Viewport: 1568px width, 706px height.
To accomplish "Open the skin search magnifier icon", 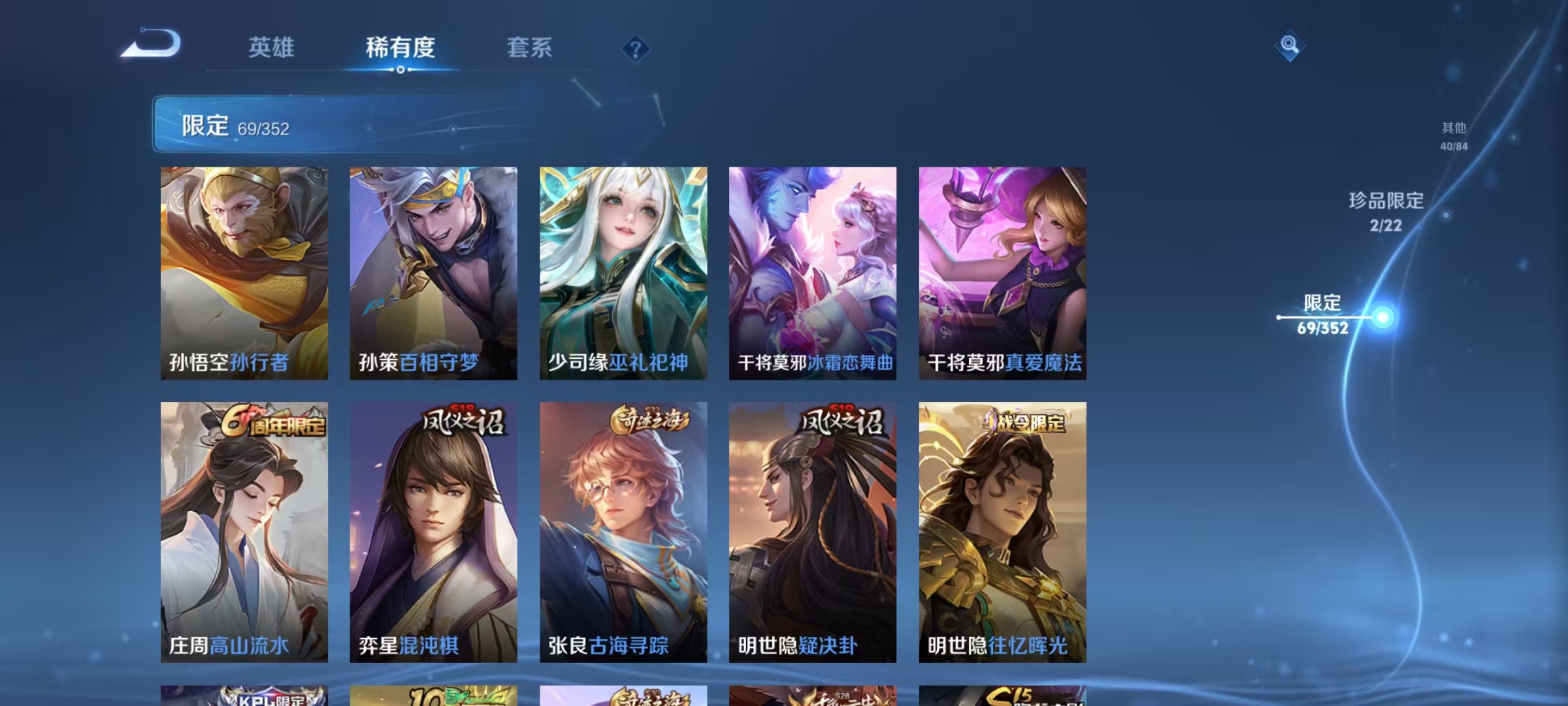I will [1288, 46].
